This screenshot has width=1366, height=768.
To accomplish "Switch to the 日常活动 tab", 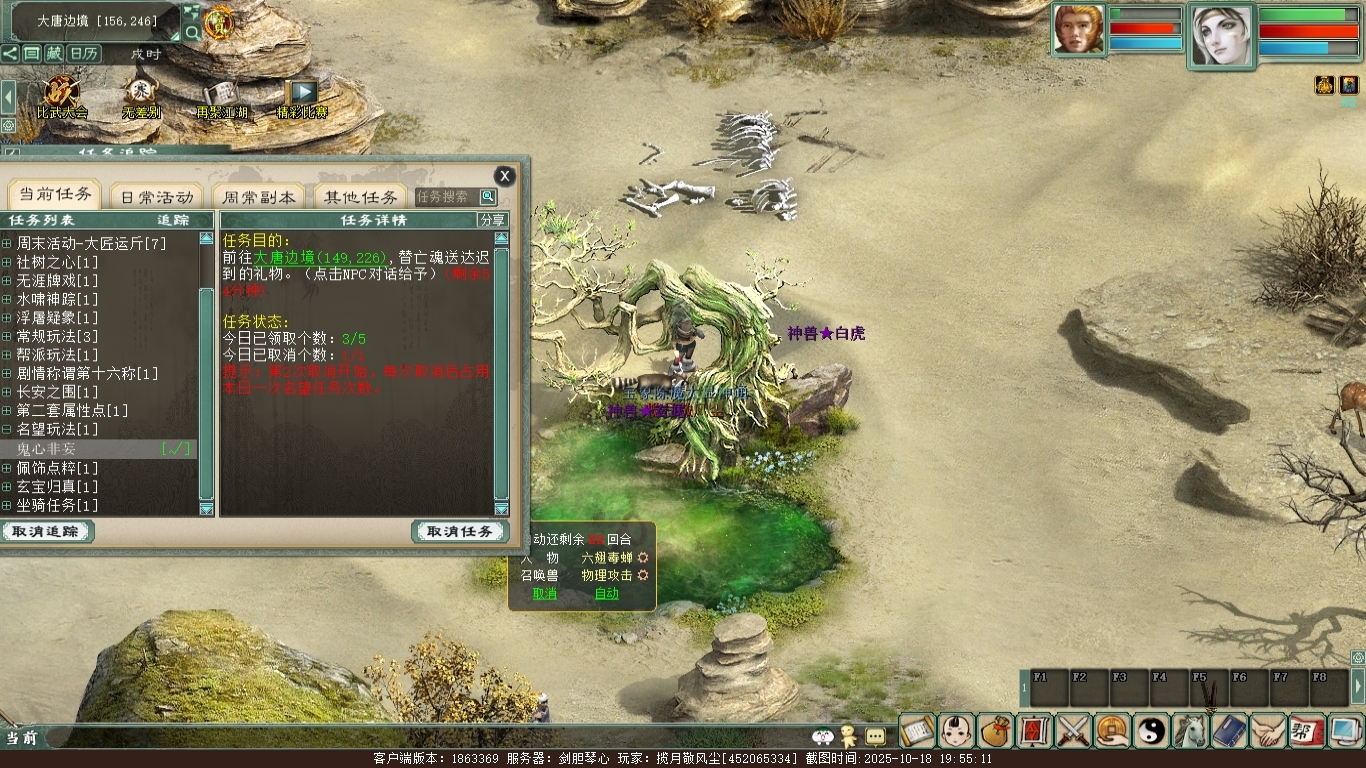I will click(x=156, y=197).
